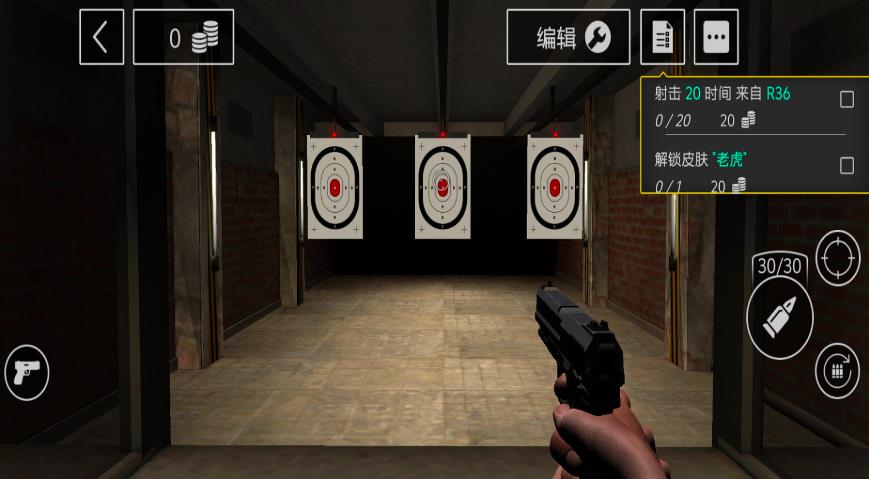Switch weapon using the pistol icon
869x479 pixels.
[27, 372]
